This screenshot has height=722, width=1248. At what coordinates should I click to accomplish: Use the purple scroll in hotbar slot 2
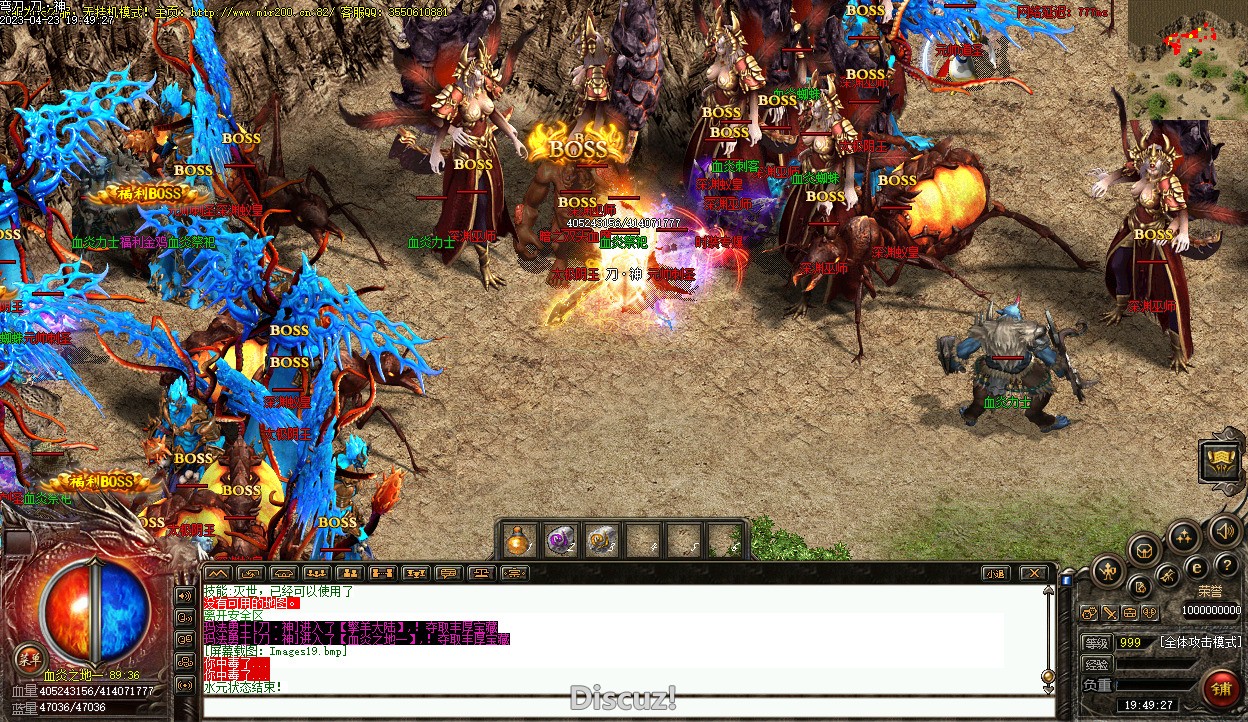560,541
